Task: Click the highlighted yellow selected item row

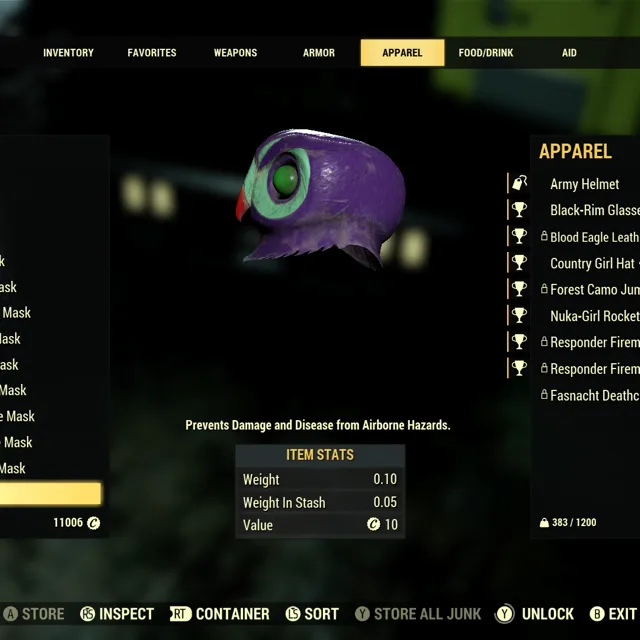Action: click(x=50, y=494)
